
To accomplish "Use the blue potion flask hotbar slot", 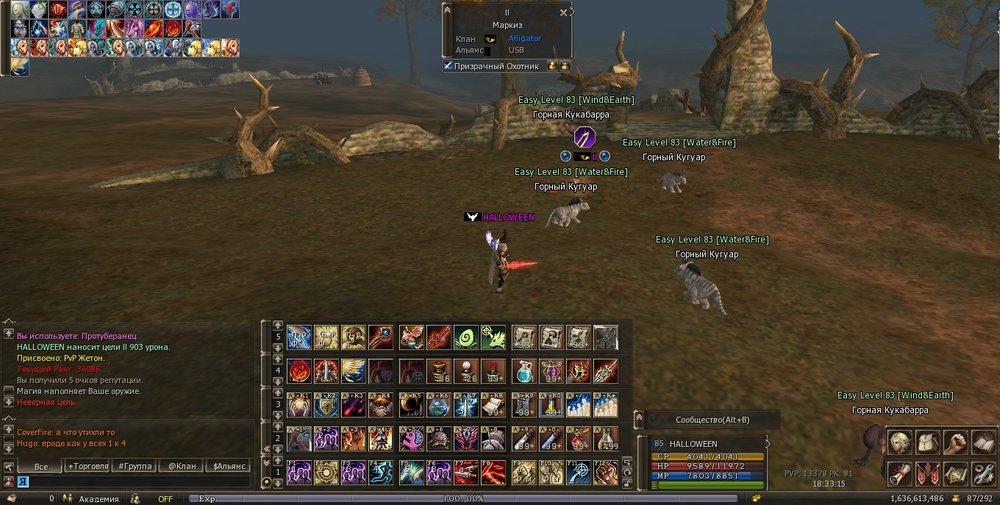I will (x=524, y=372).
